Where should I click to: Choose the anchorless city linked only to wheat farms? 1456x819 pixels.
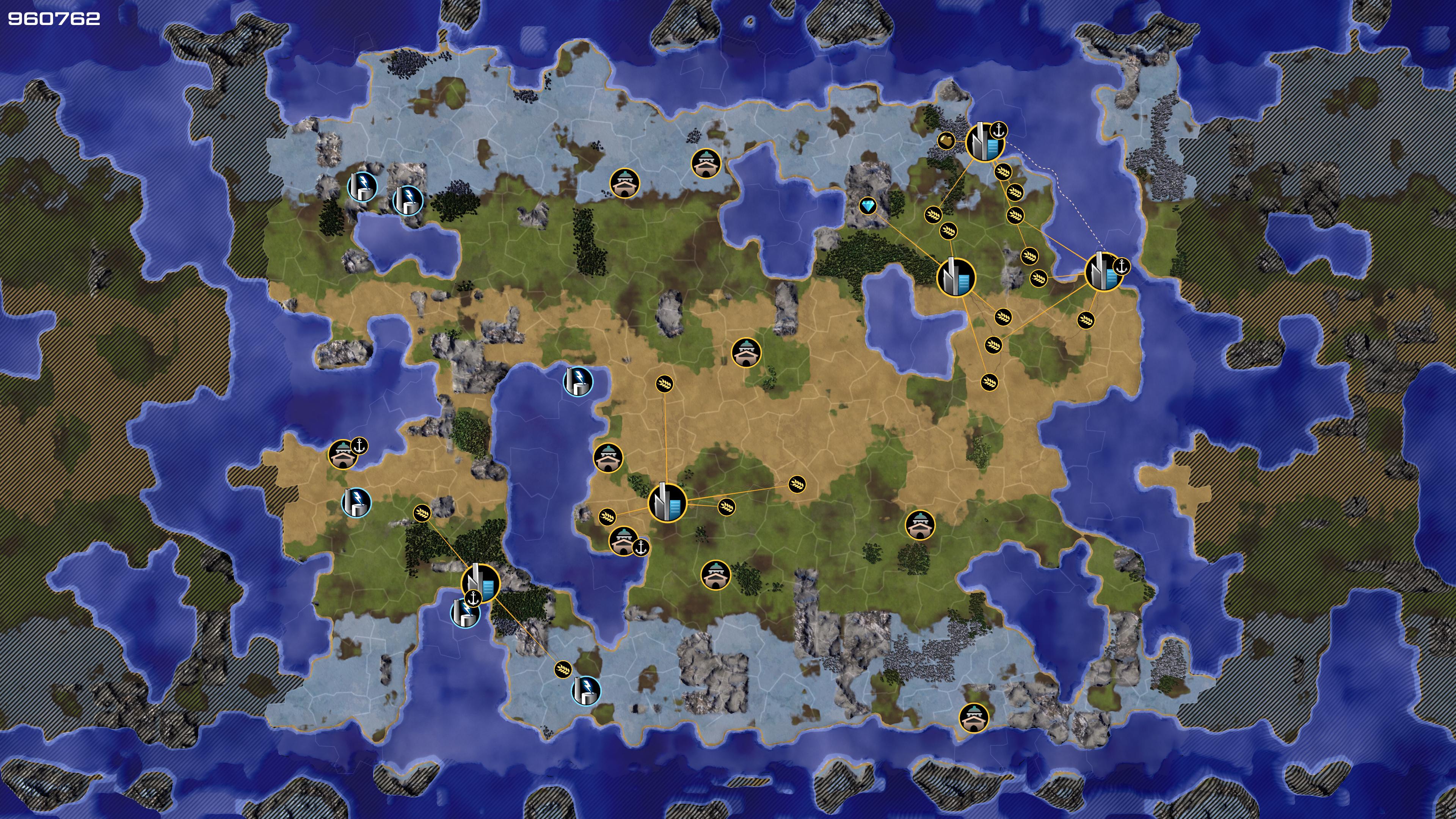point(667,502)
